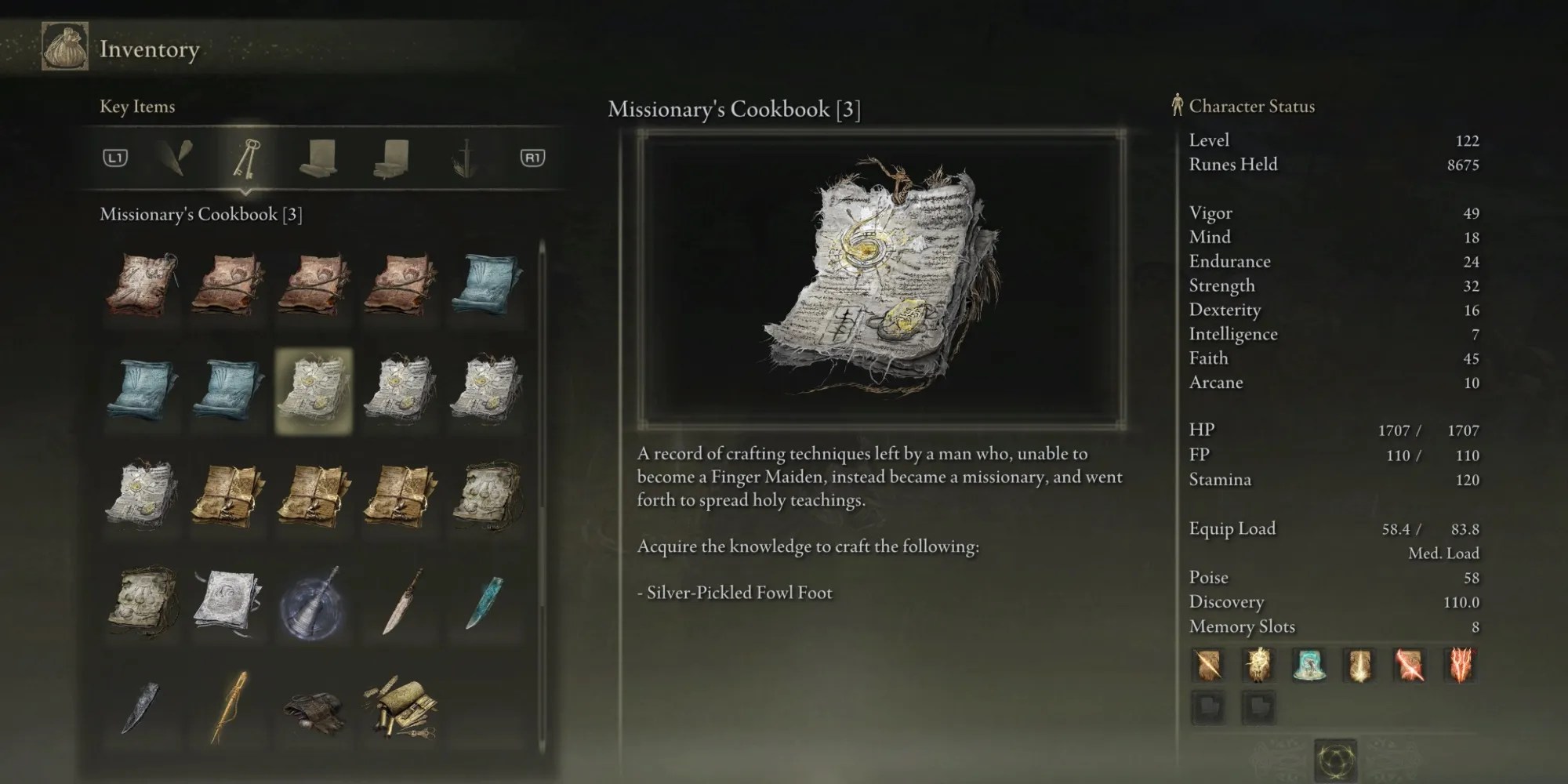Select the sword category icon on the right
This screenshot has width=1568, height=784.
coord(464,157)
